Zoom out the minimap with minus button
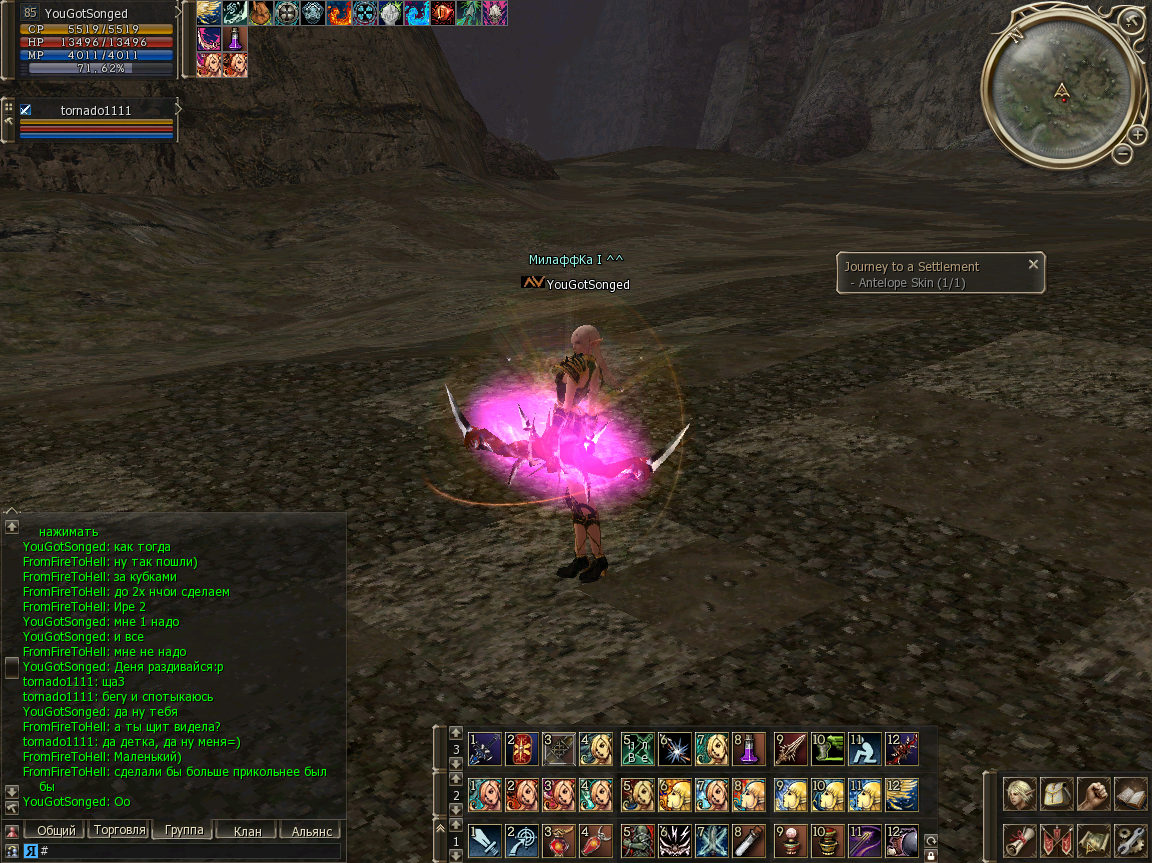The image size is (1152, 863). [1123, 154]
